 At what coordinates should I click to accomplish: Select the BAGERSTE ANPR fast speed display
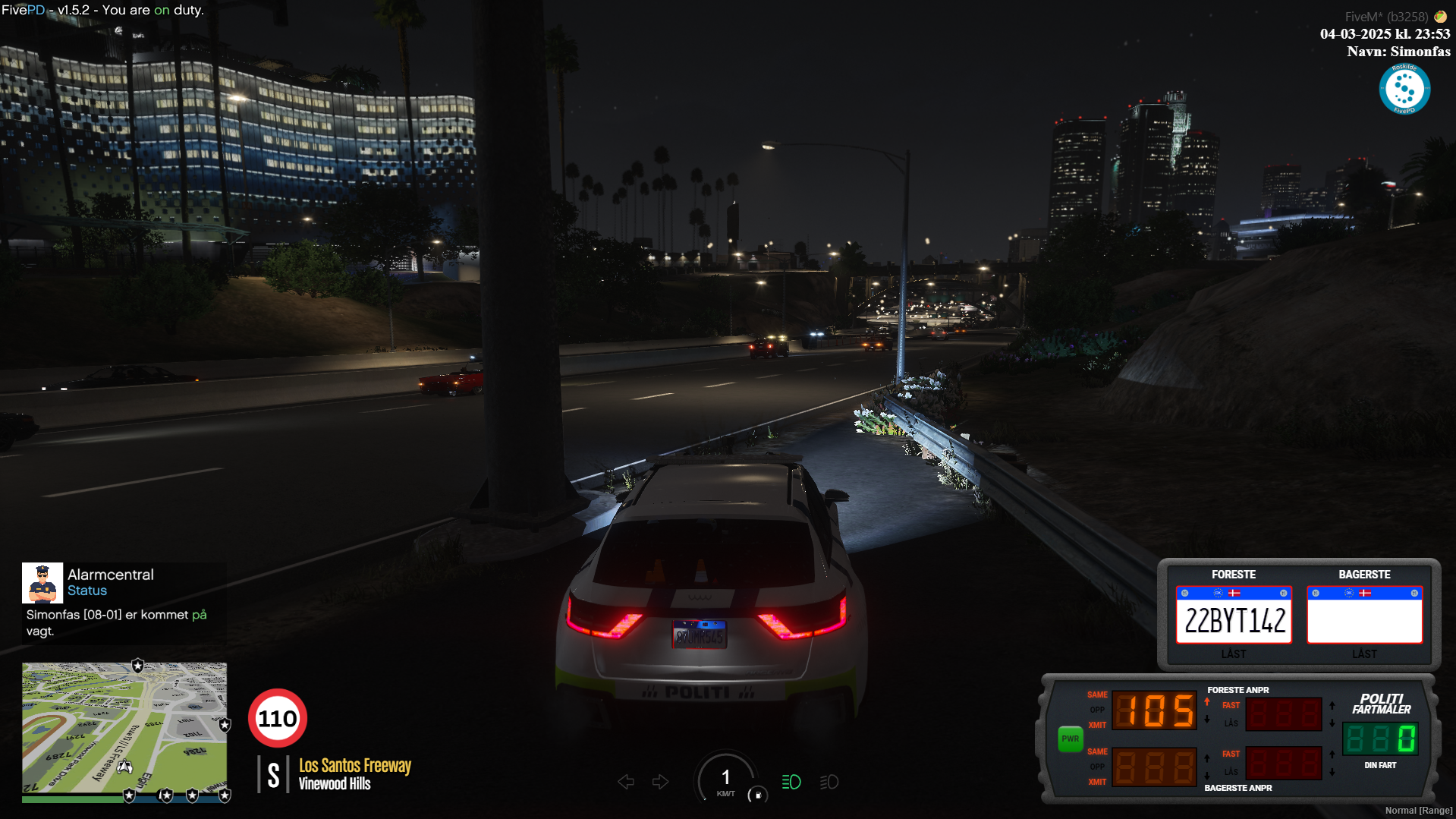pos(1284,764)
